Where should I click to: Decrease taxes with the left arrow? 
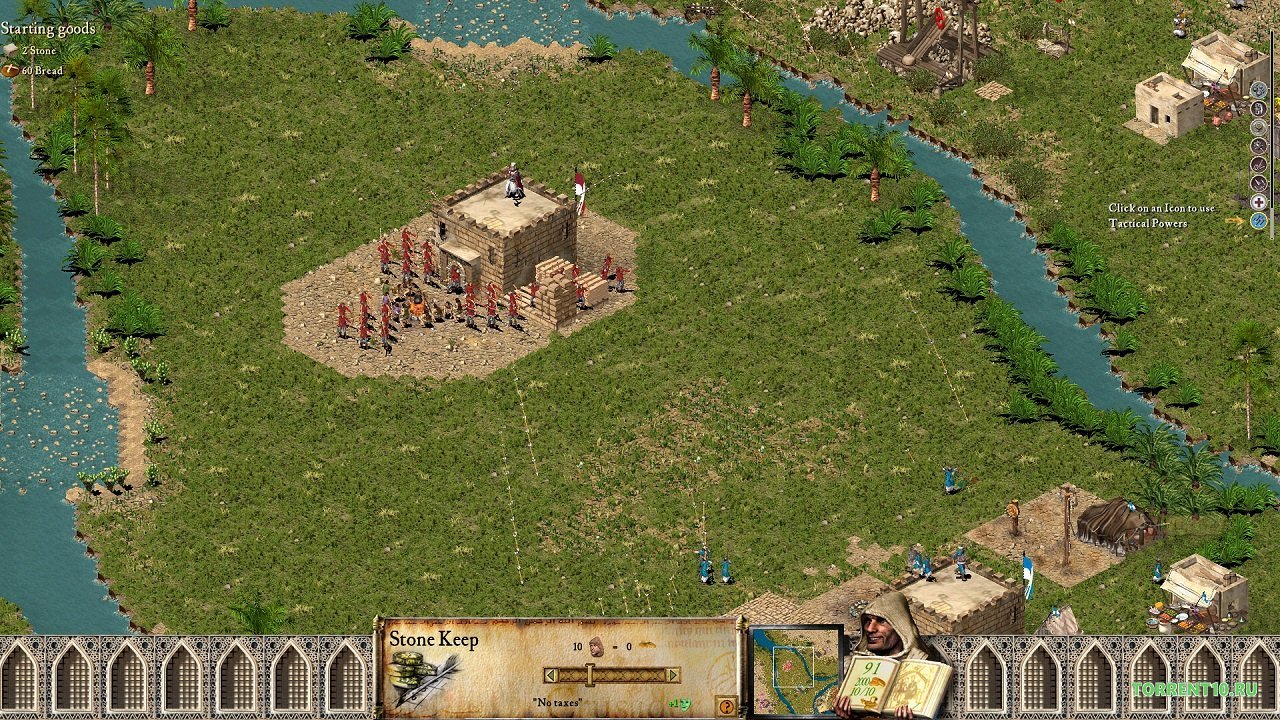click(551, 674)
